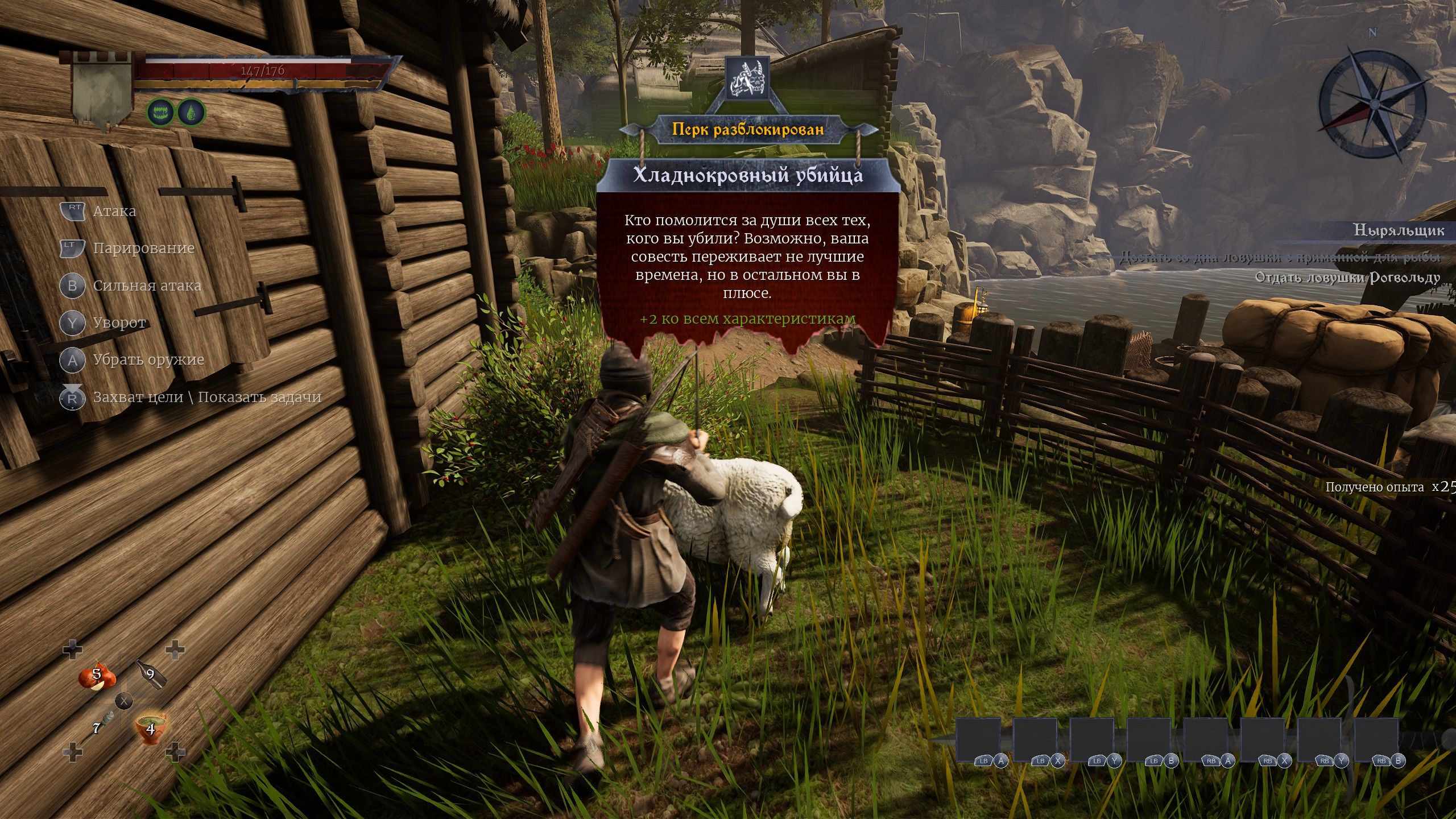Click the green droplet status effect icon
Image resolution: width=1456 pixels, height=819 pixels.
click(191, 112)
